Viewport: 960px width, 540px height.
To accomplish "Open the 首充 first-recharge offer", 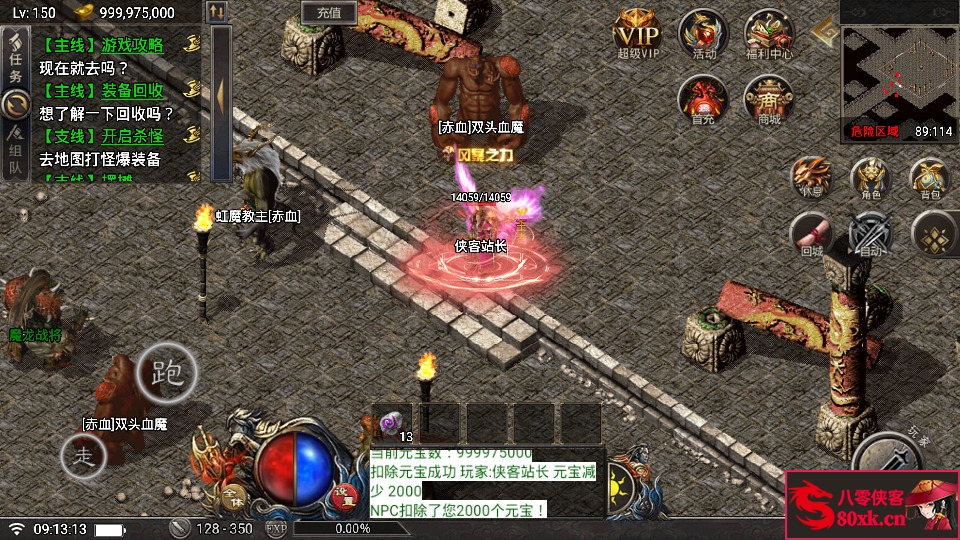I will click(x=703, y=99).
